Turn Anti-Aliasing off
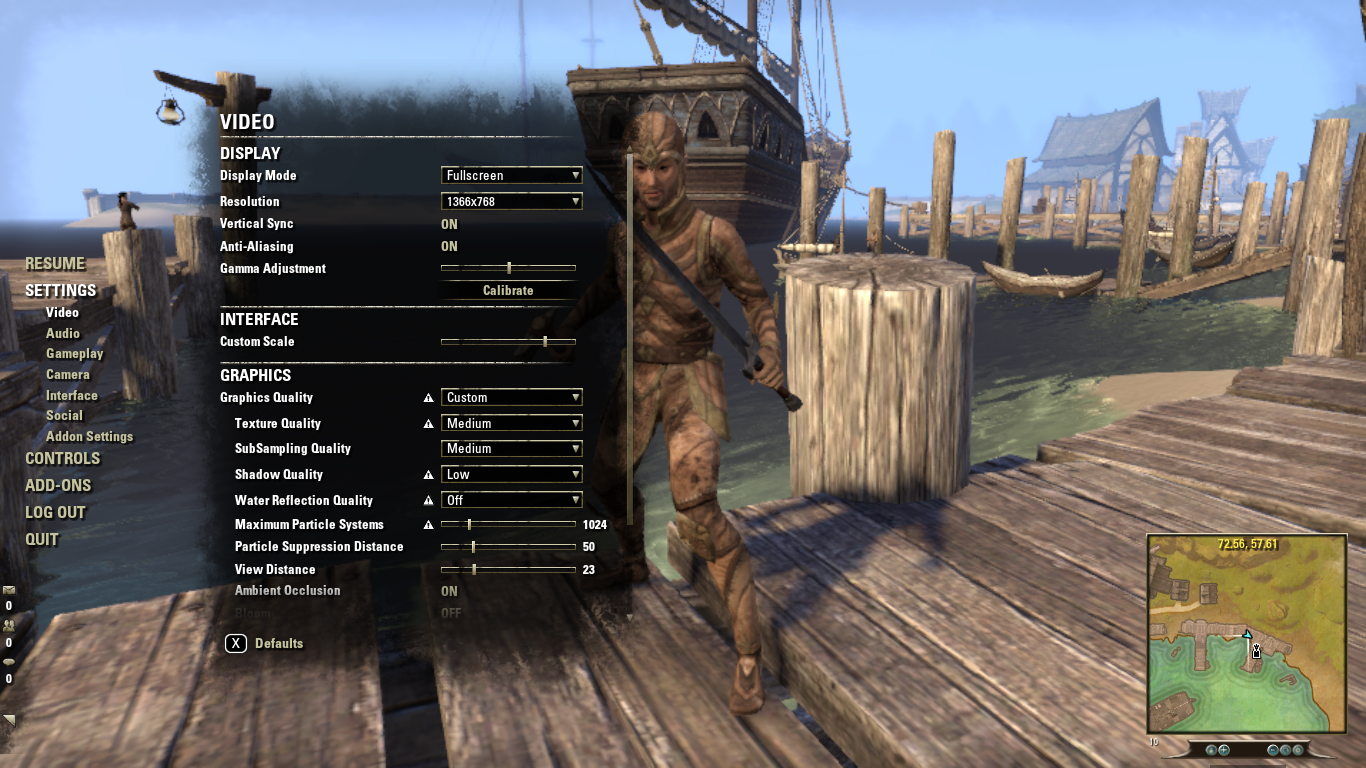Image resolution: width=1366 pixels, height=768 pixels. pyautogui.click(x=448, y=246)
